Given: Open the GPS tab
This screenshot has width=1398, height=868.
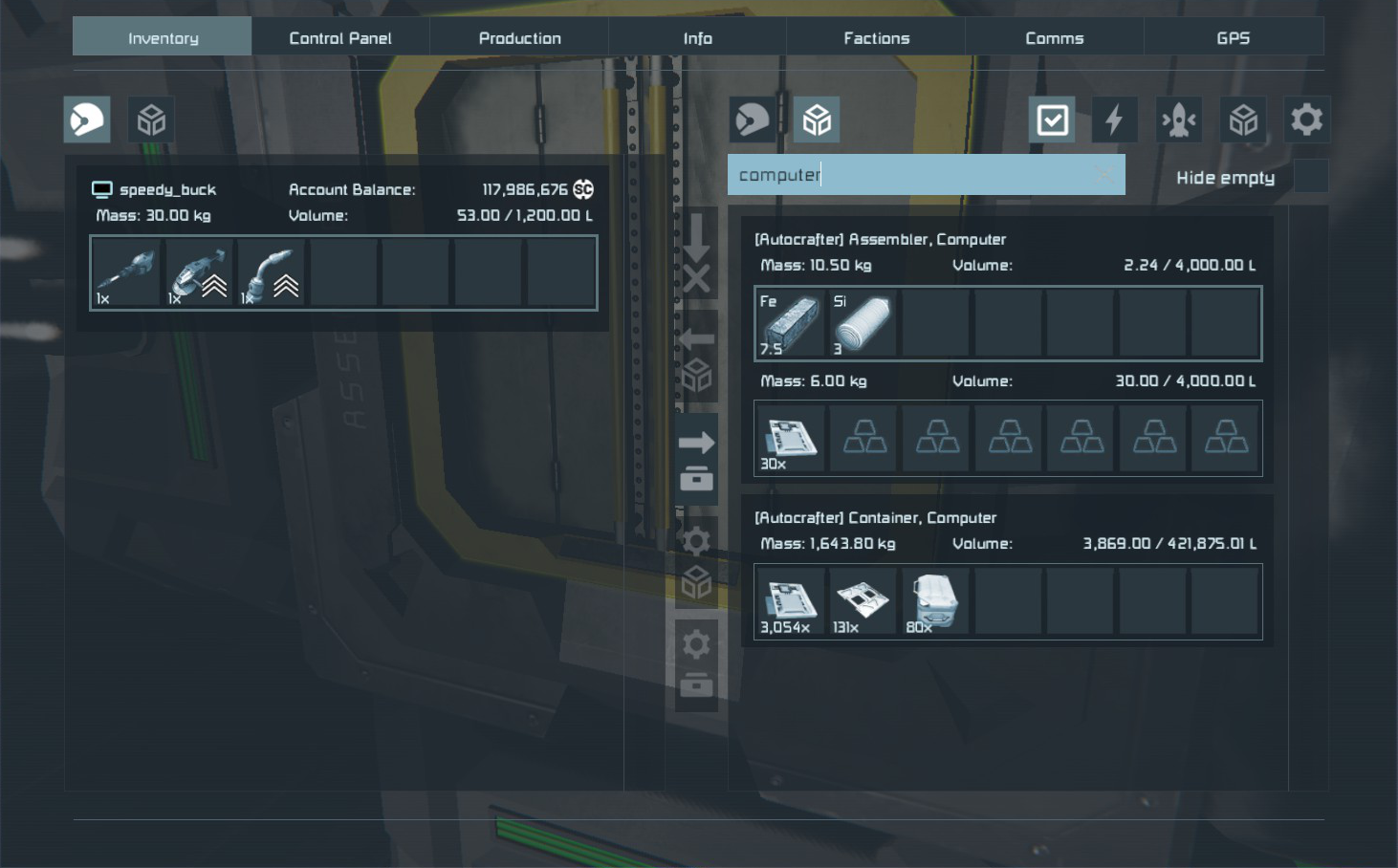Looking at the screenshot, I should point(1233,38).
